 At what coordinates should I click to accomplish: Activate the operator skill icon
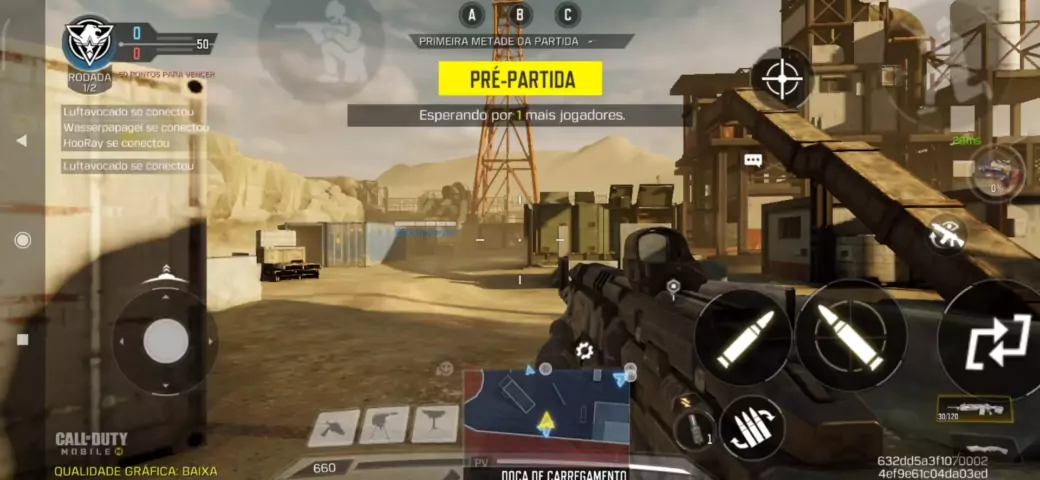click(996, 172)
